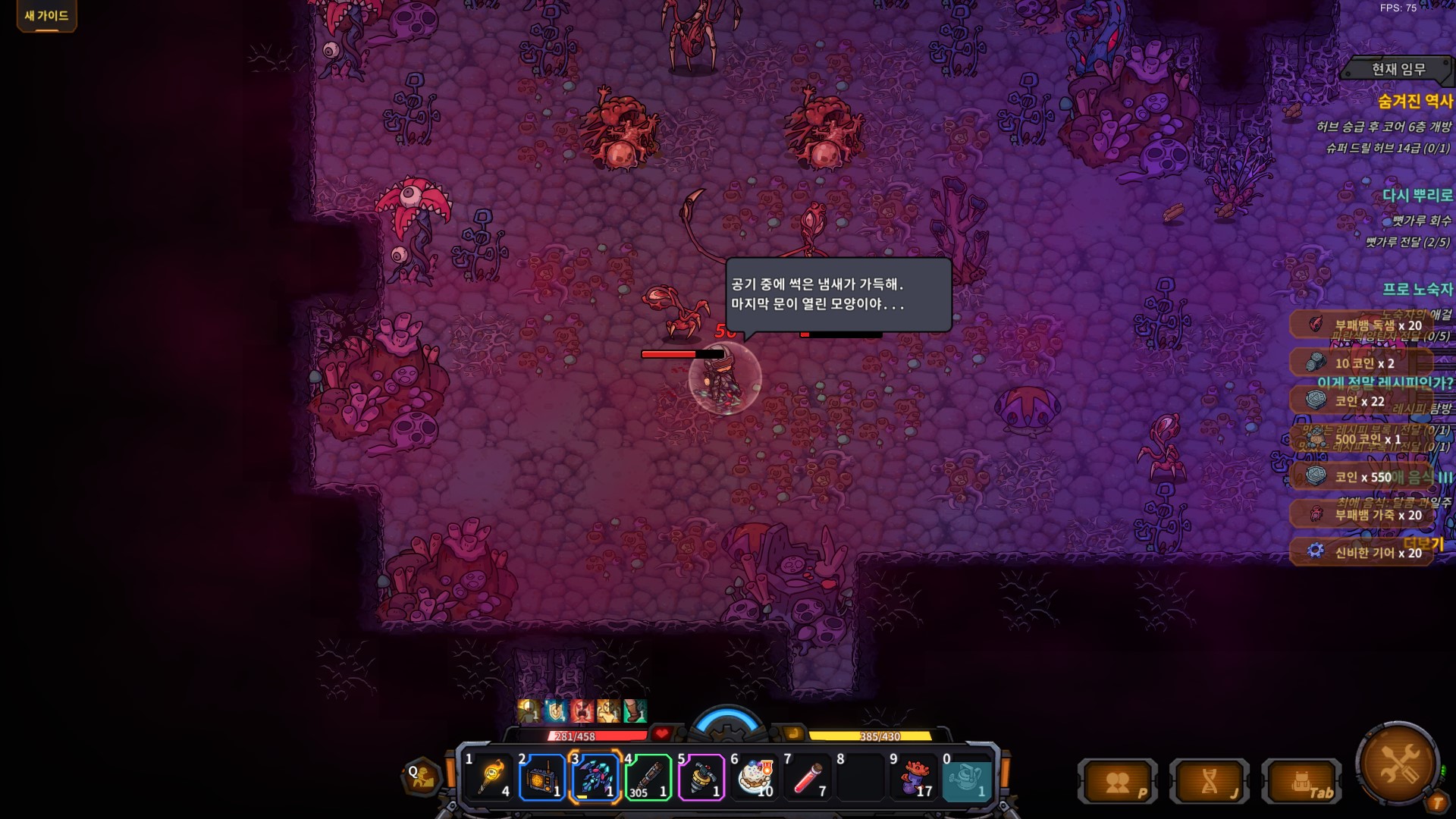Click the digging miner Q button
This screenshot has height=819, width=1456.
click(x=422, y=777)
